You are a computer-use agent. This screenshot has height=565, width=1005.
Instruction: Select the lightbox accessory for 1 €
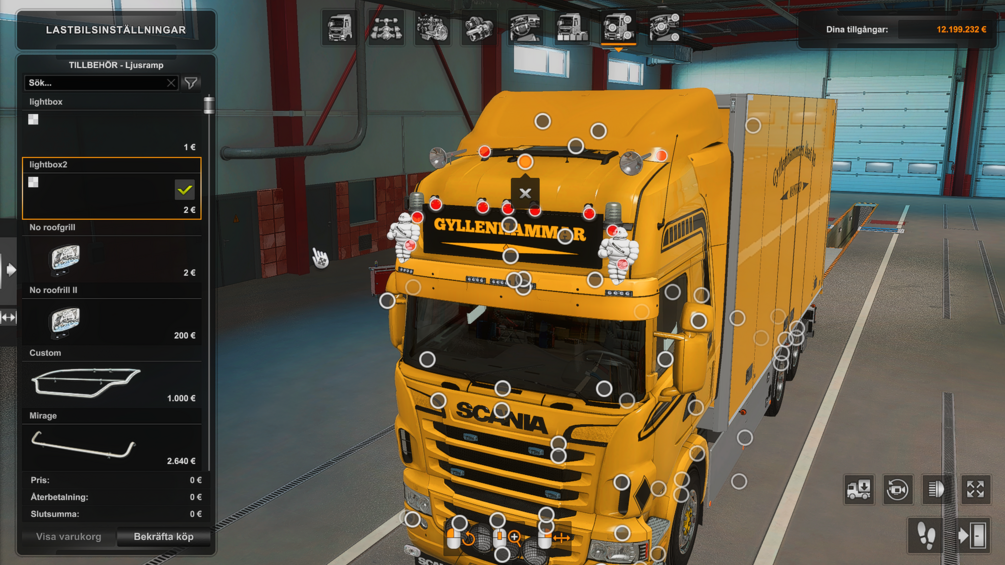(111, 132)
